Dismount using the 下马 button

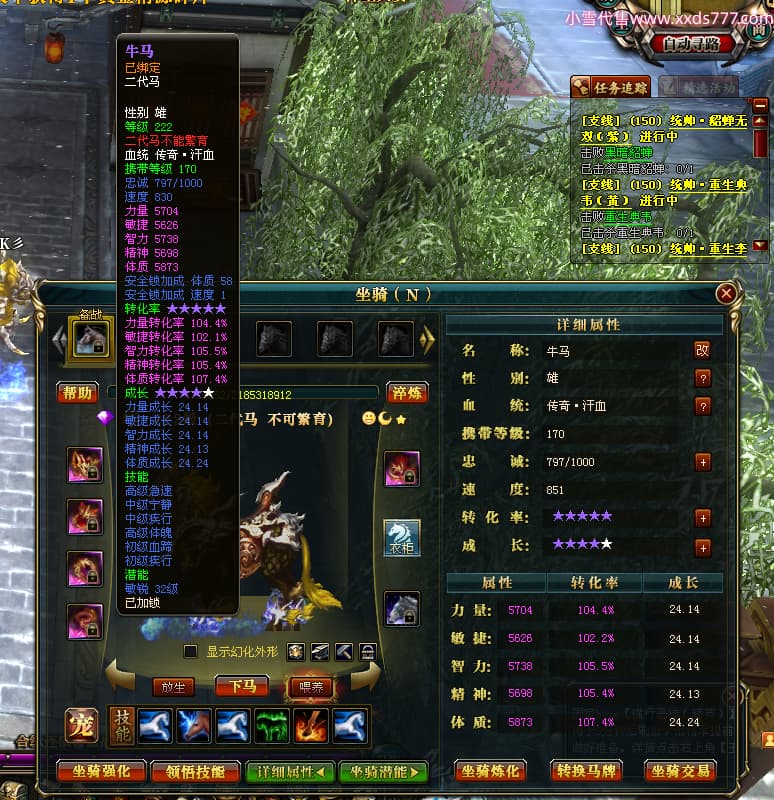(242, 686)
